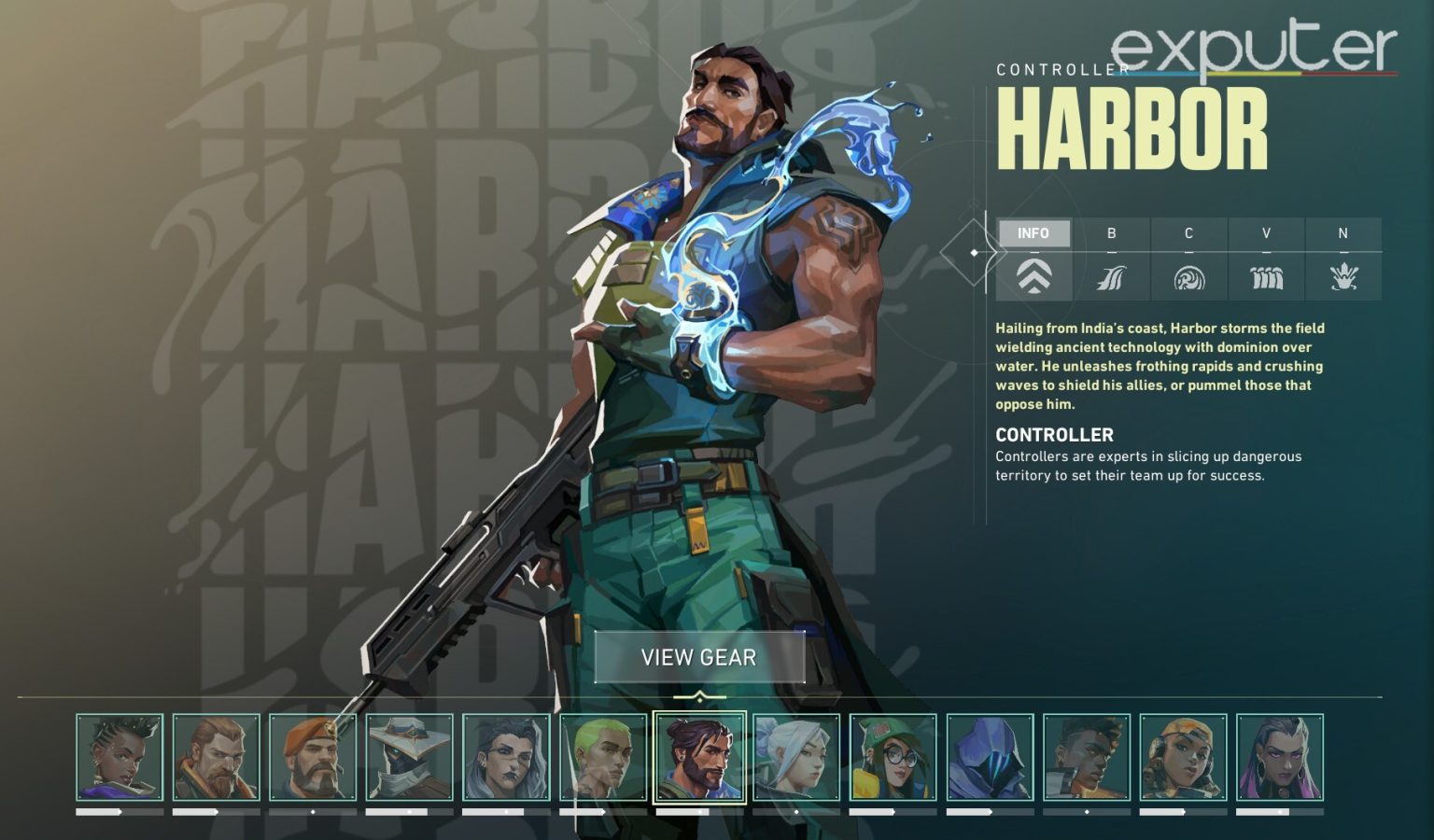Select the Omen agent portrait
The image size is (1434, 840).
pyautogui.click(x=987, y=756)
